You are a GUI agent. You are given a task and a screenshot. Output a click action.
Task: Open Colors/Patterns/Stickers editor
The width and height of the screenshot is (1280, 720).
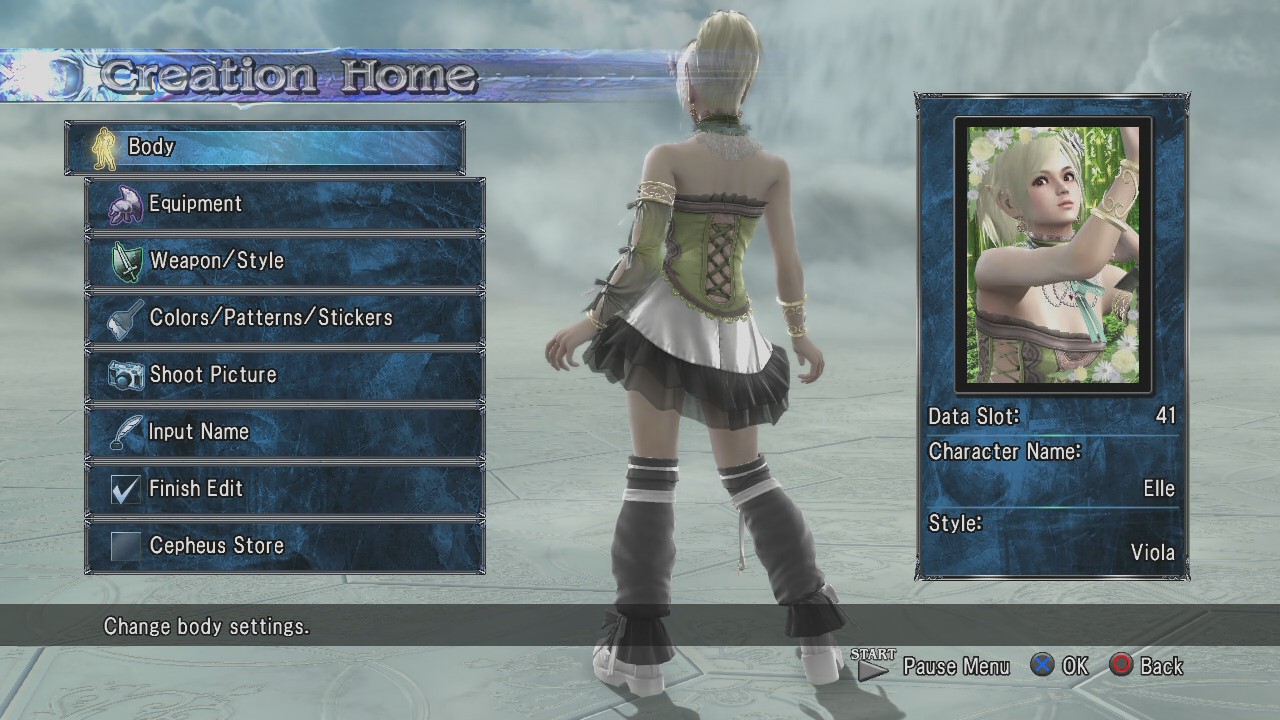coord(285,318)
